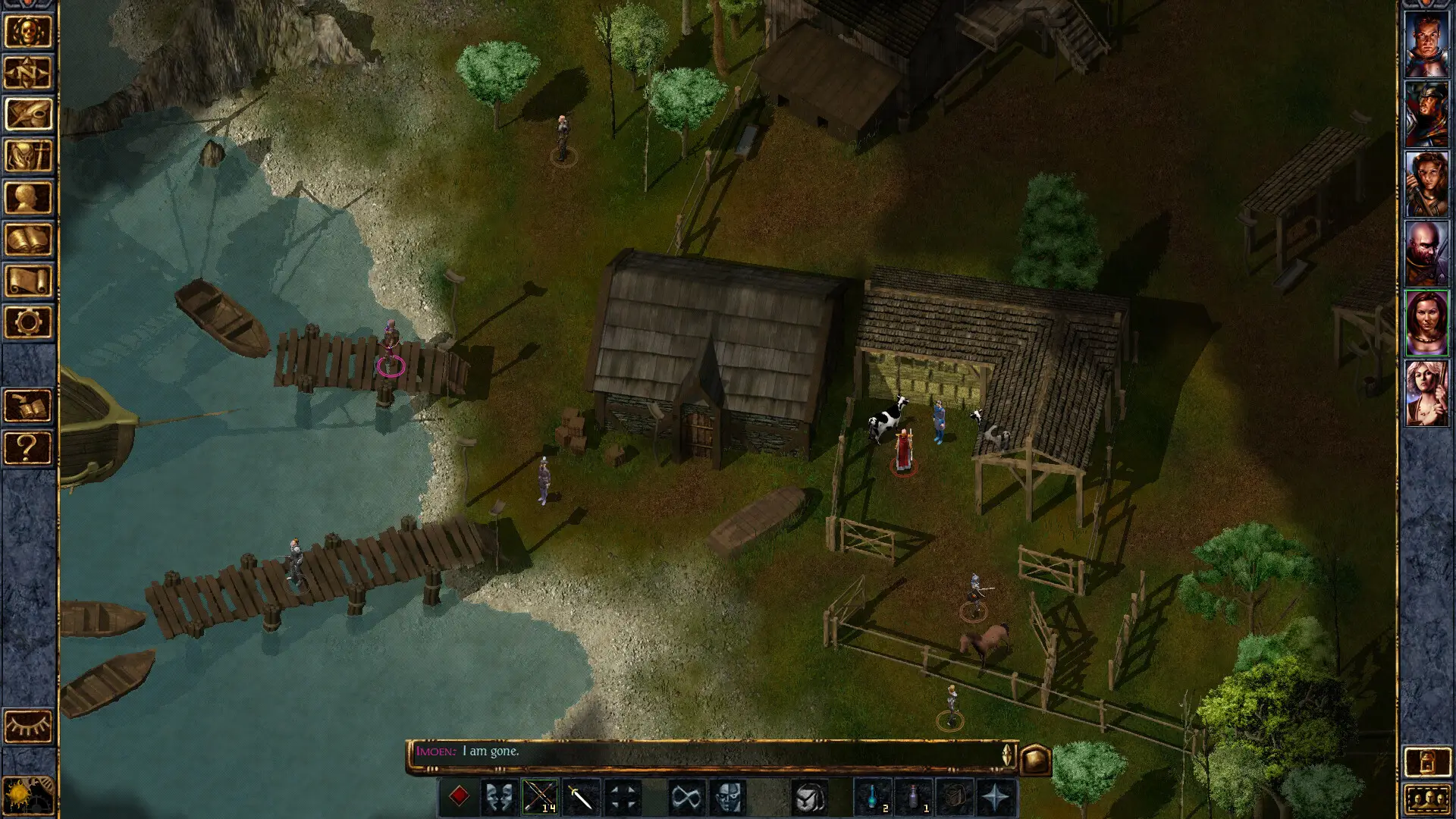
Task: Open the inventory screen button
Action: tap(28, 156)
